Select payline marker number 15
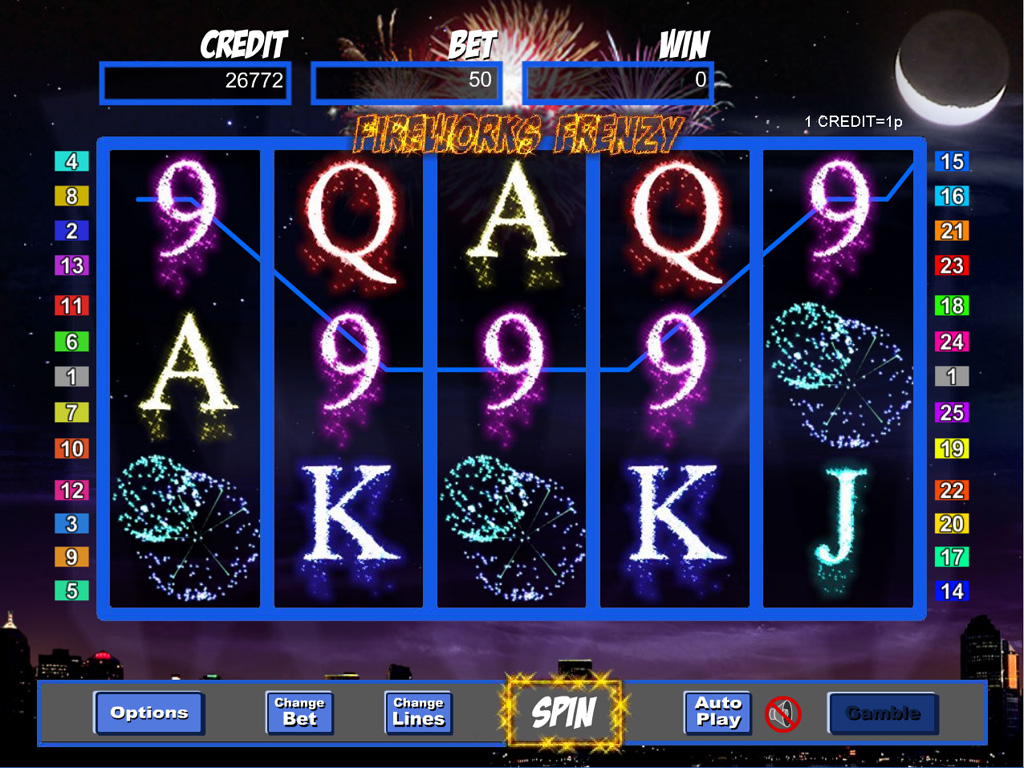This screenshot has height=768, width=1024. 952,161
